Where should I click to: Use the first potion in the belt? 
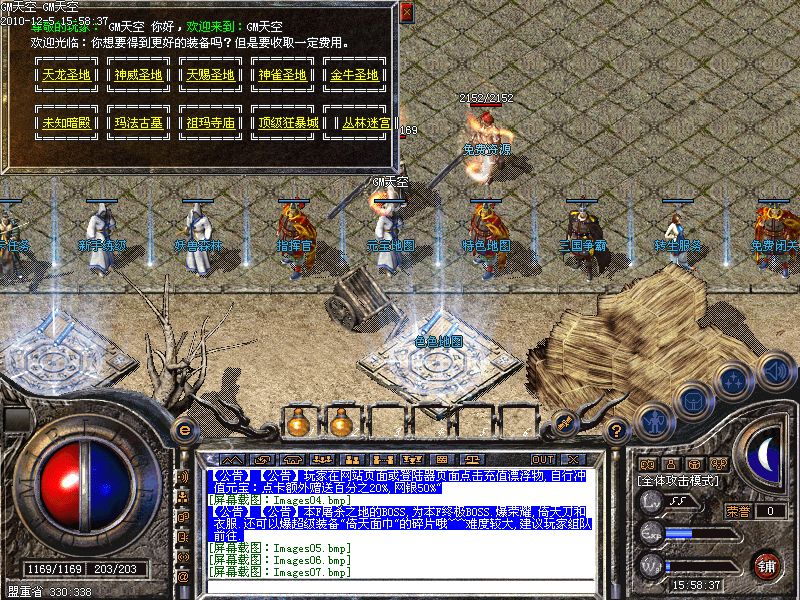click(296, 423)
